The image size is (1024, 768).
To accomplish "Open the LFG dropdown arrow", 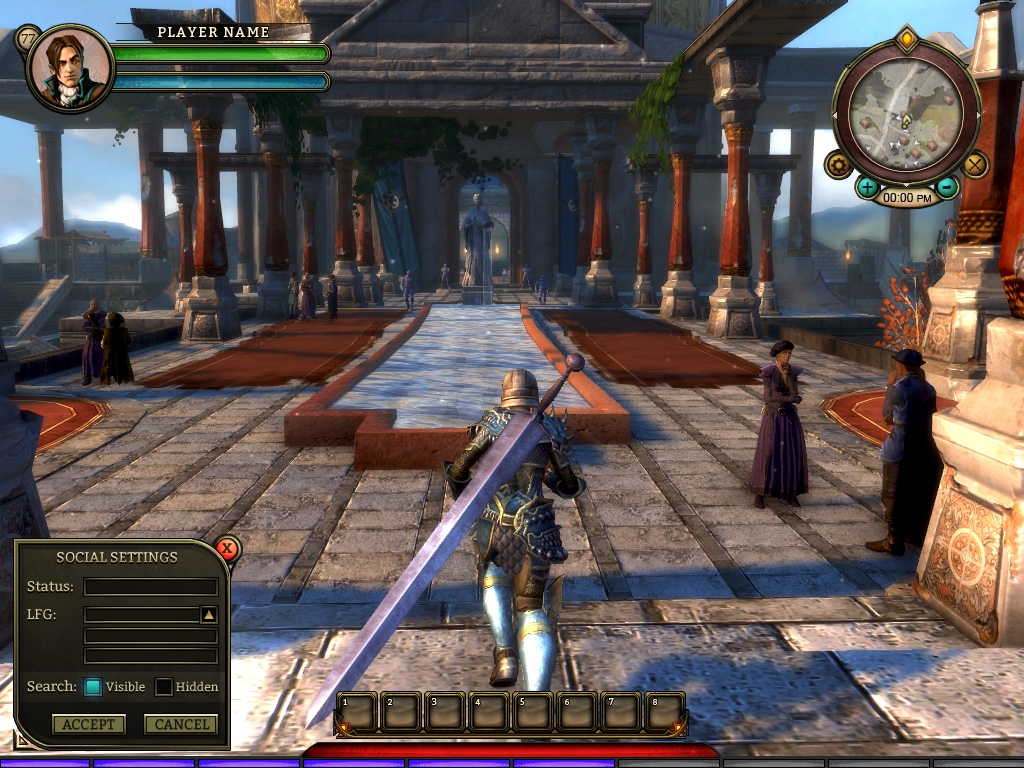I will pyautogui.click(x=209, y=615).
